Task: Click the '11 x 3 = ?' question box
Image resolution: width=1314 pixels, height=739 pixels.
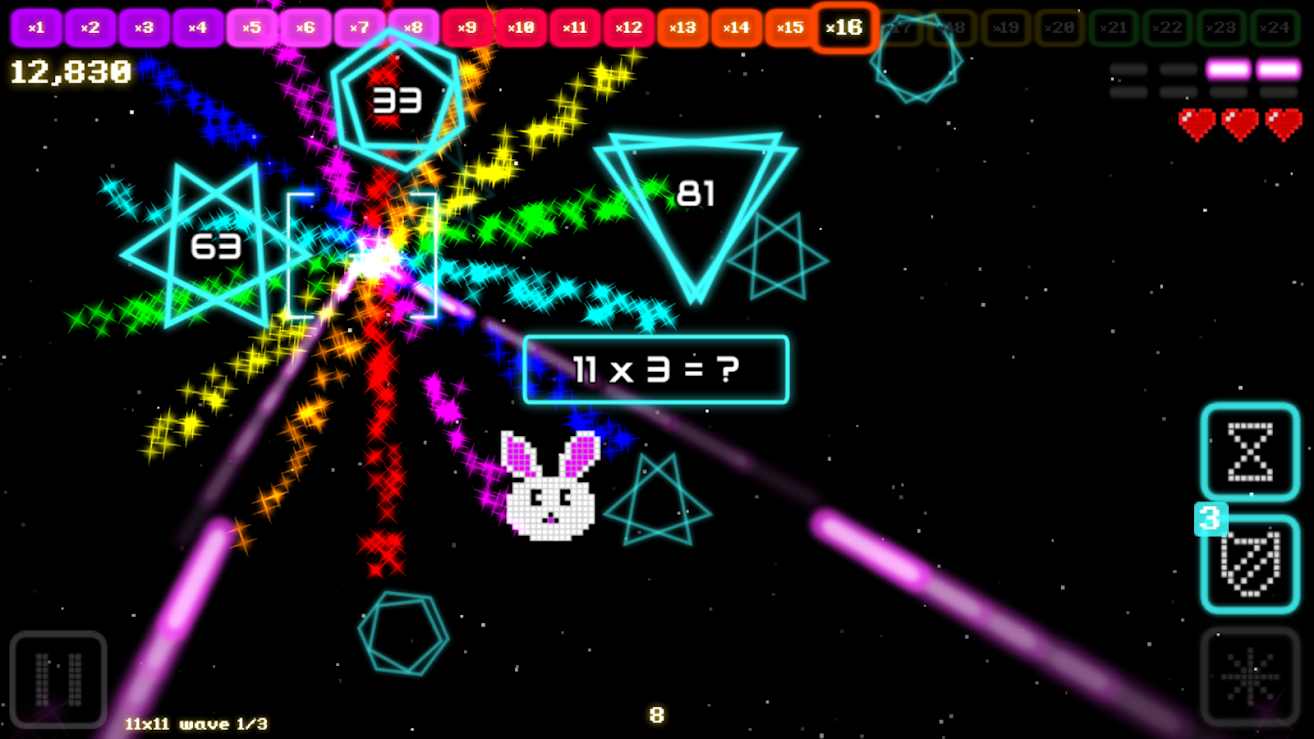Action: point(655,369)
